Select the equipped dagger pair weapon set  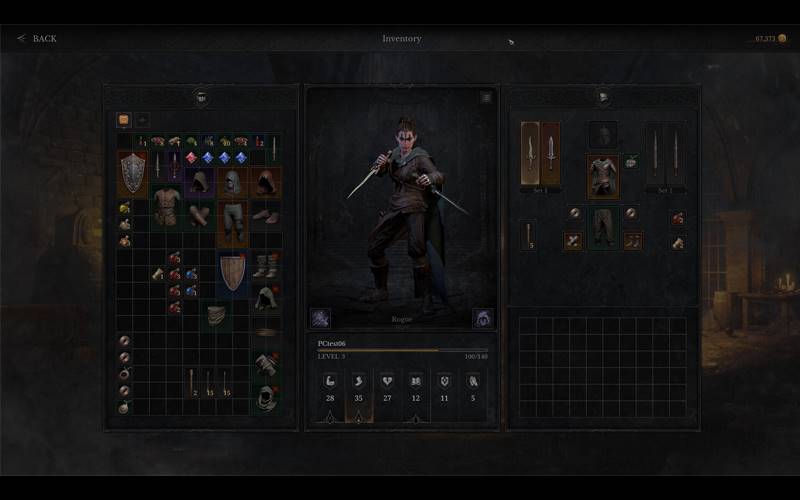[540, 153]
